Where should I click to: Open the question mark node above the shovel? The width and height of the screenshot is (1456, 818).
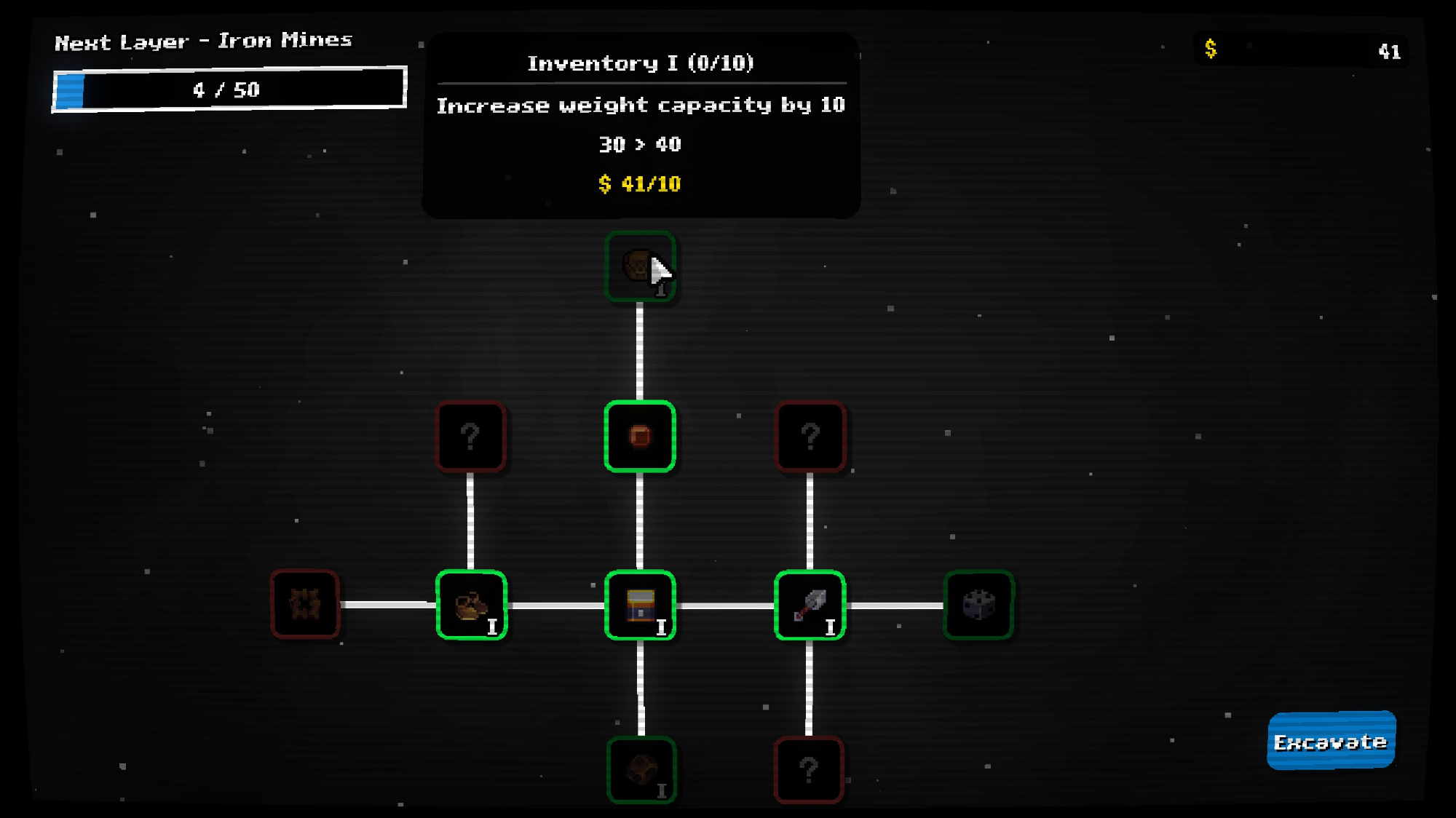pos(810,436)
